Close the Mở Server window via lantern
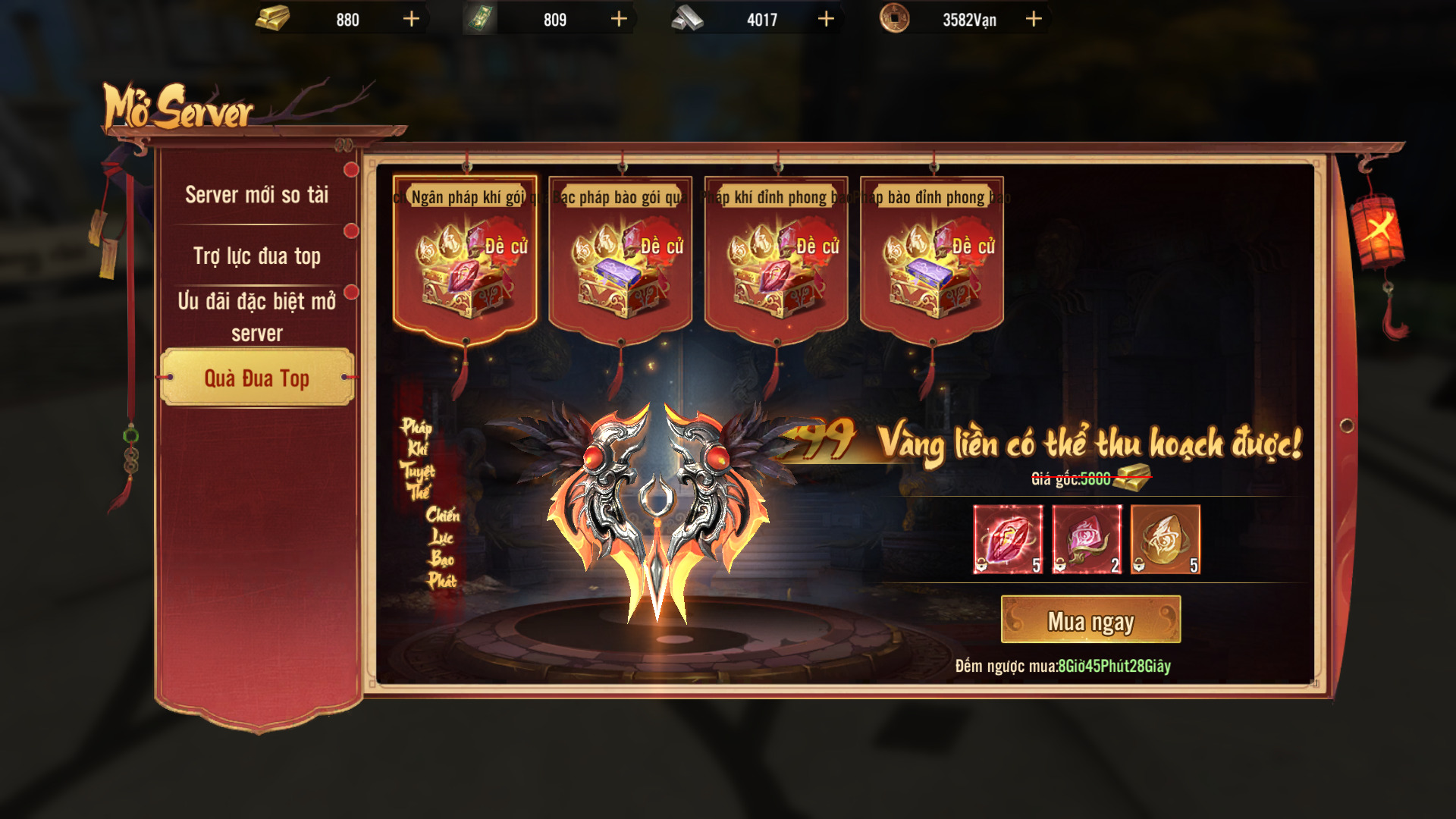1456x819 pixels. tap(1377, 229)
